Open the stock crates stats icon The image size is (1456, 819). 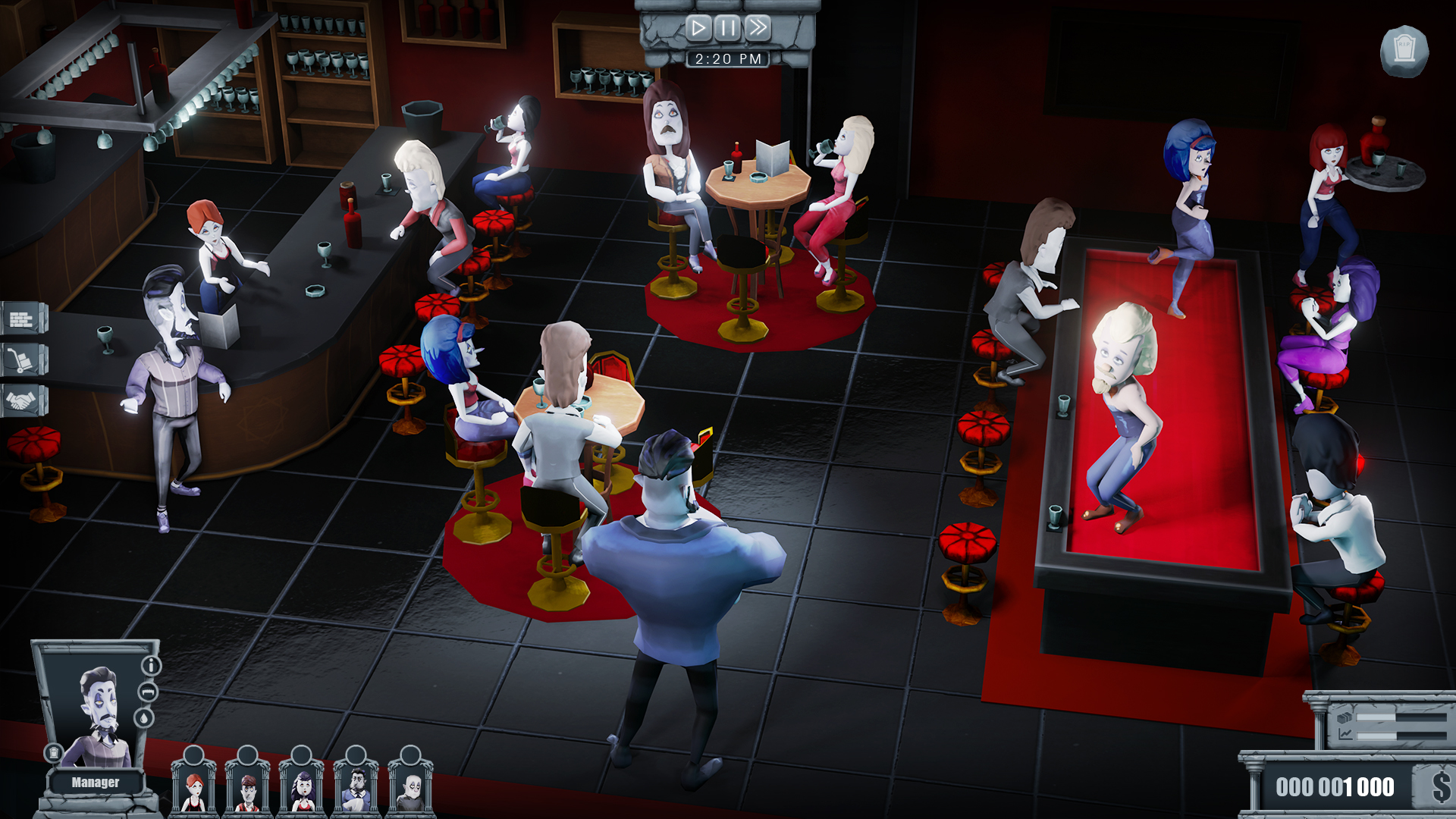[x=1344, y=717]
